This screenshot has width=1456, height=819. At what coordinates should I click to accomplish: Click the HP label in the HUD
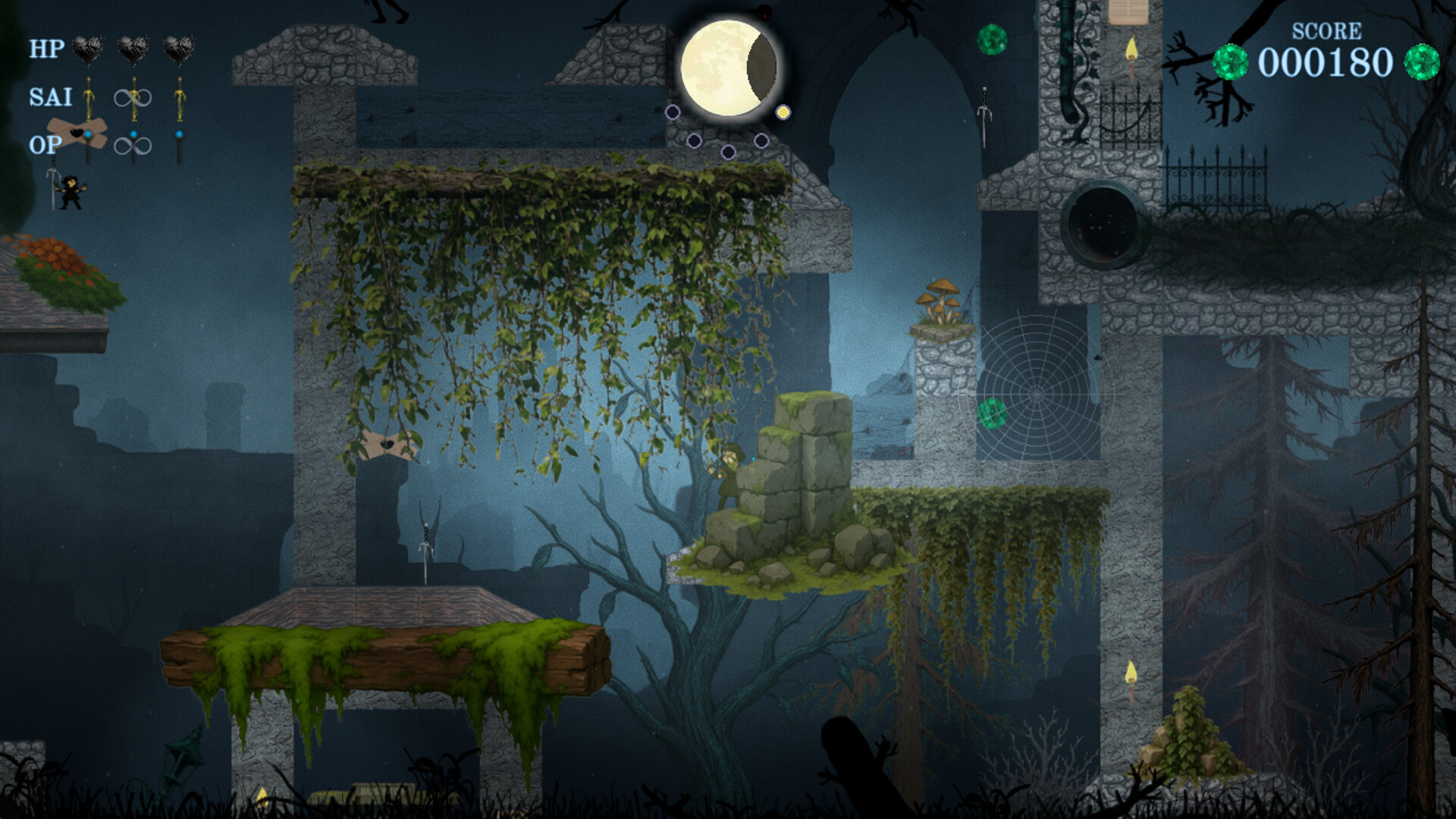click(x=45, y=49)
